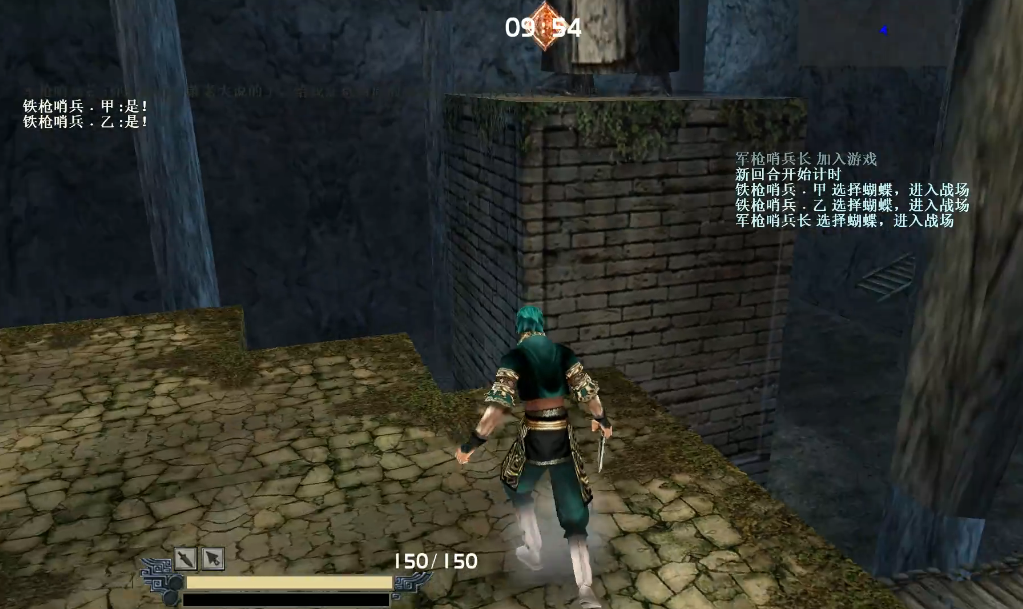Click the arrow cursor icon beside the dagger
The image size is (1023, 609).
coord(212,559)
